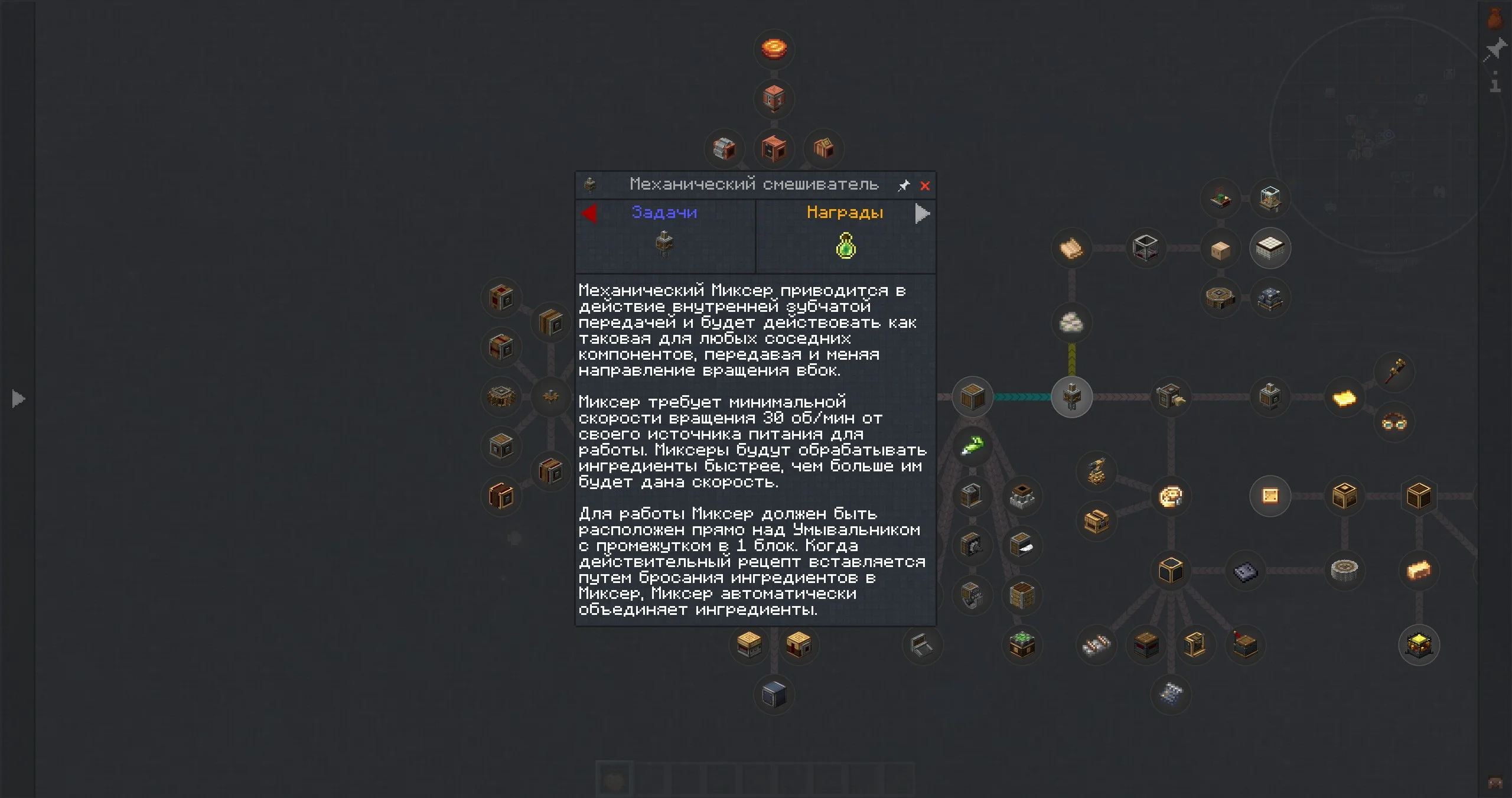This screenshot has height=798, width=1512.
Task: Close the Механический смешиватель quest window
Action: point(925,186)
